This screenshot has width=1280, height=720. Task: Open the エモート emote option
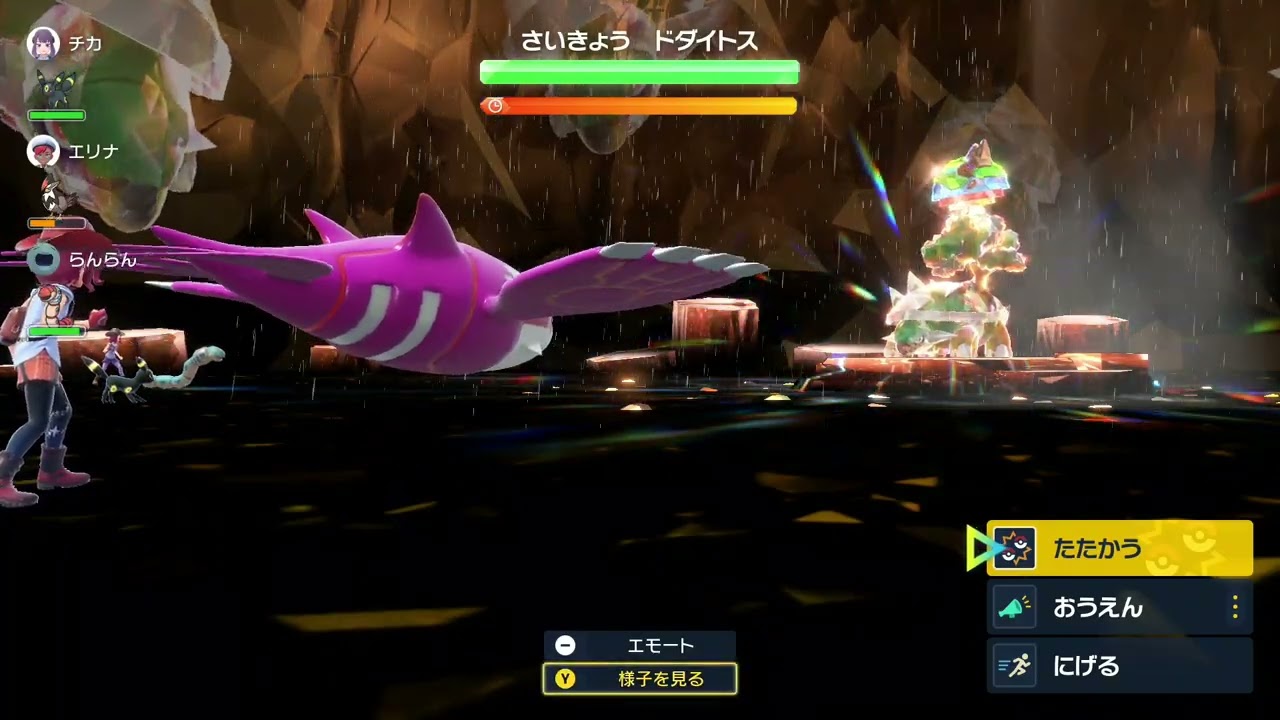[x=640, y=645]
